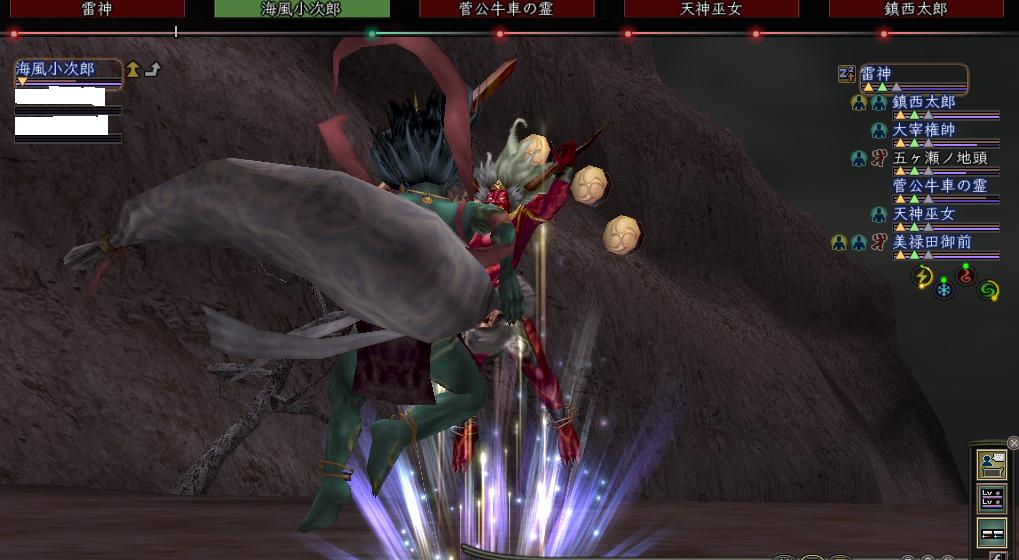Click the blue snowflake status icon

tap(944, 291)
